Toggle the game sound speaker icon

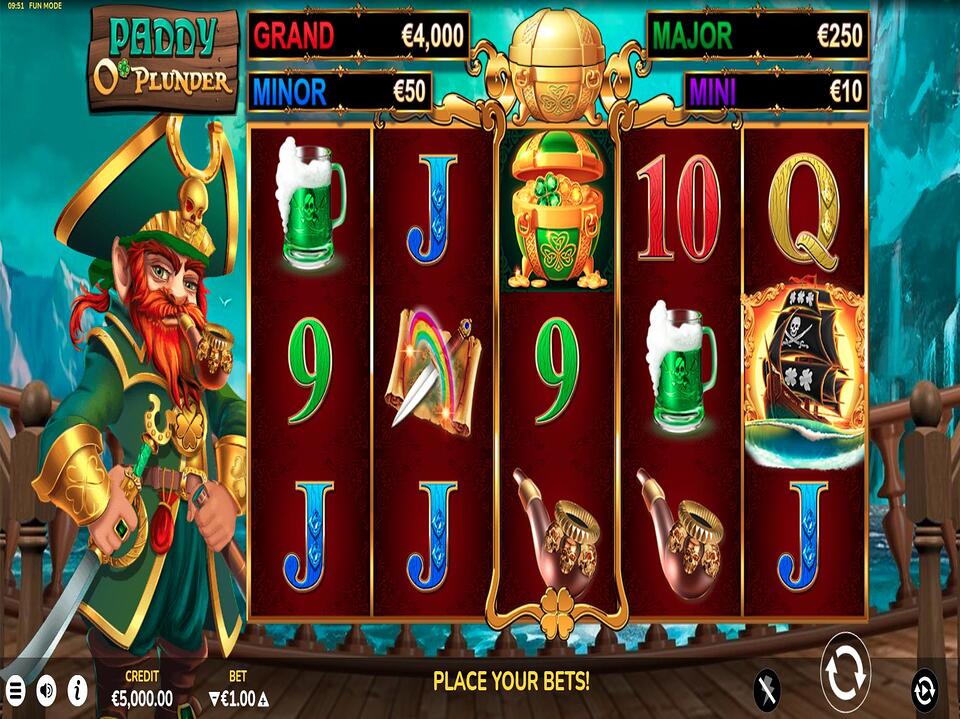click(x=46, y=689)
